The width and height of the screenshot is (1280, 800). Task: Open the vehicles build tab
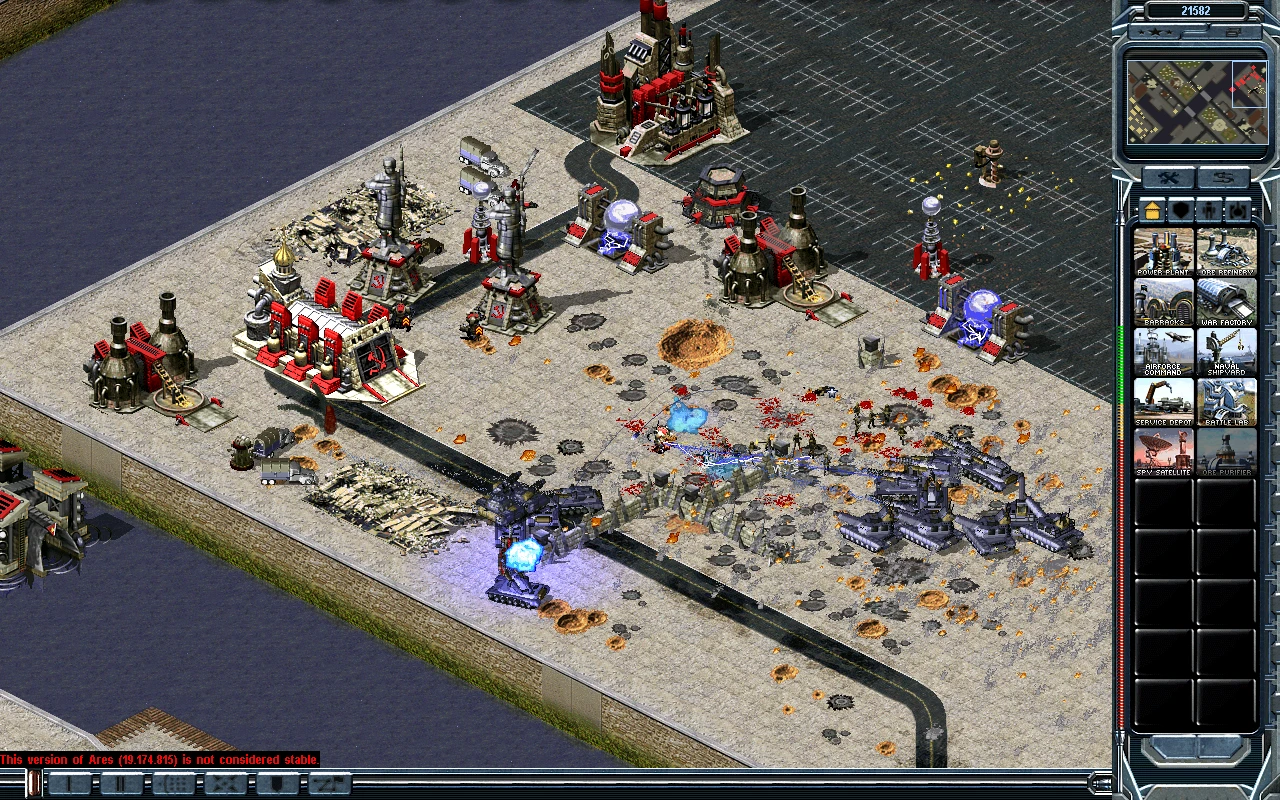[1239, 211]
